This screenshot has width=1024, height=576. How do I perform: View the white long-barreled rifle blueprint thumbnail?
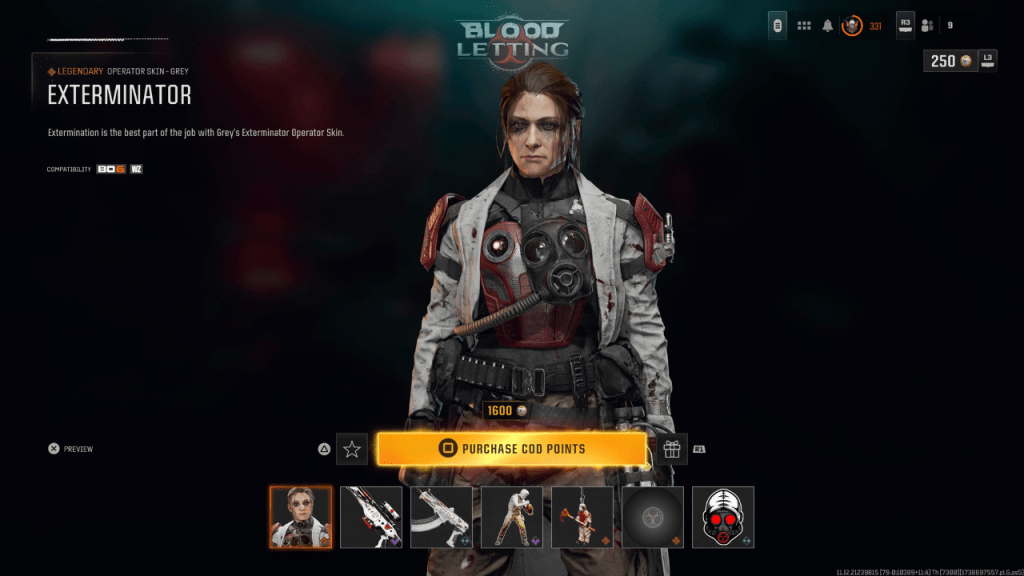click(x=371, y=517)
